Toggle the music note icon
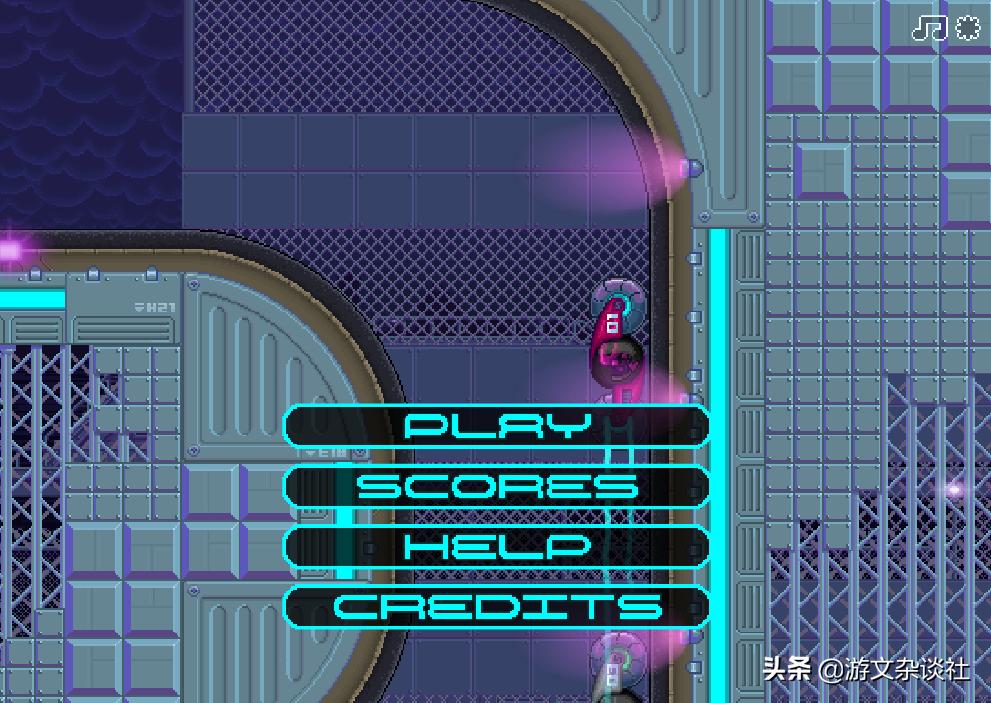The image size is (991, 703). tap(929, 28)
